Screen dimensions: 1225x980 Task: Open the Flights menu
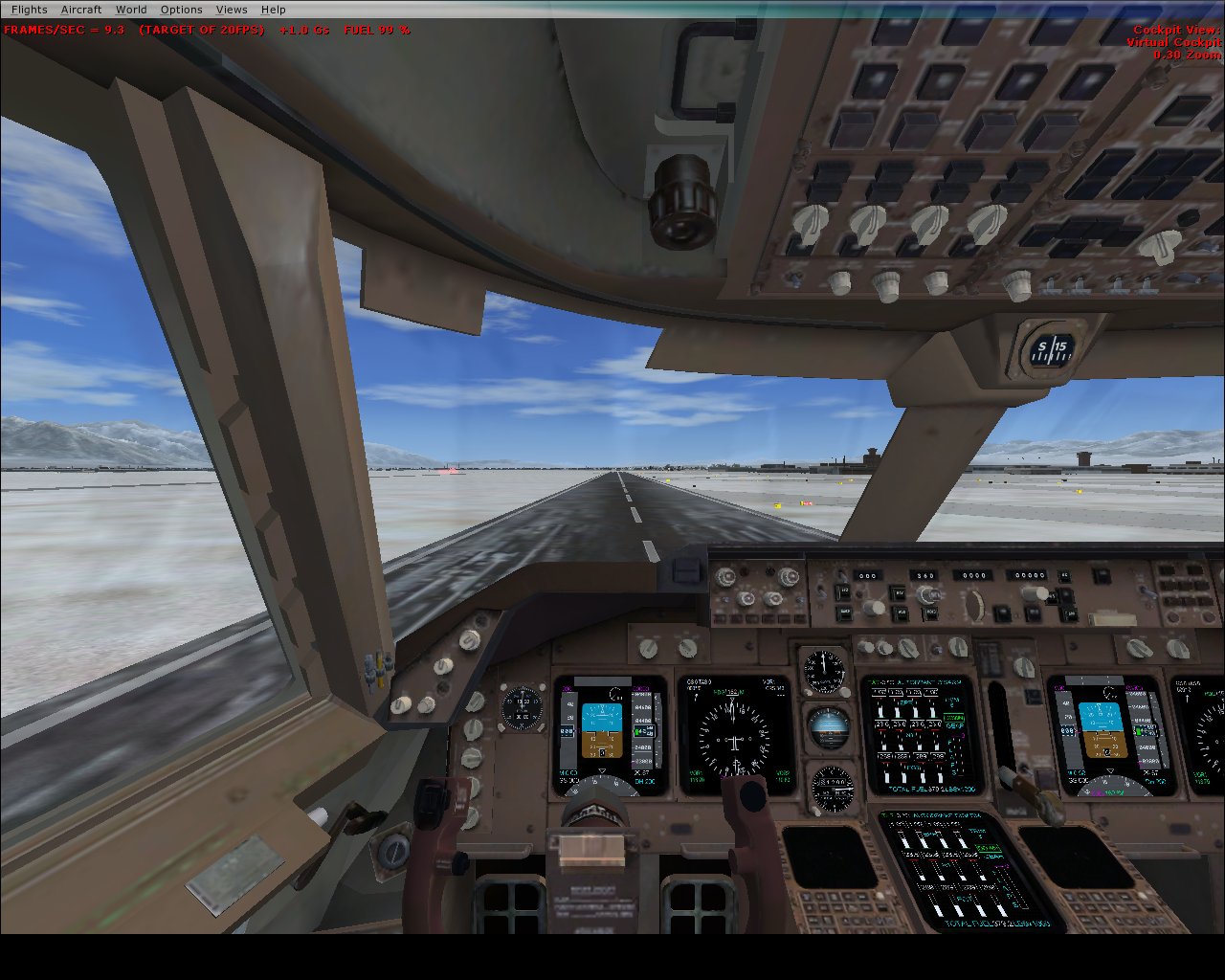29,10
